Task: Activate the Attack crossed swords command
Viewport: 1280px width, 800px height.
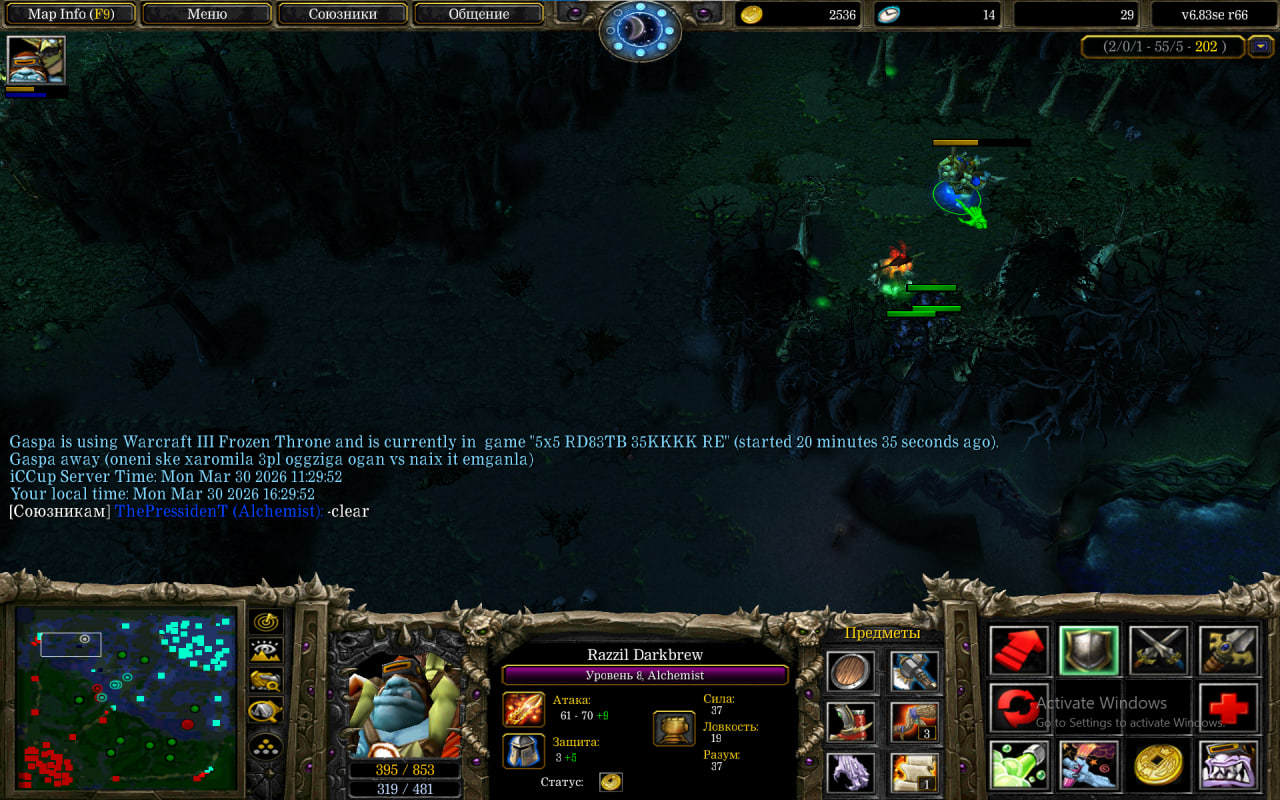Action: (1158, 650)
